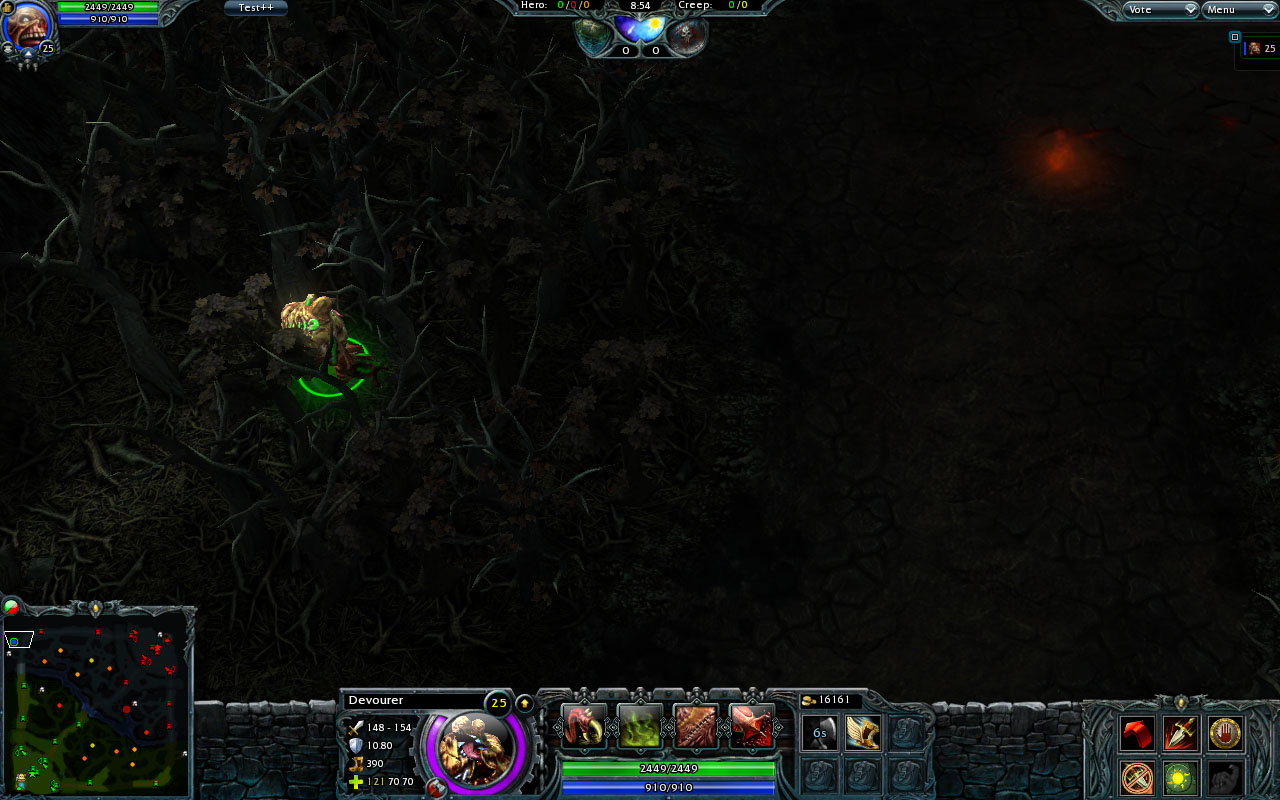Open the Menu dropdown
Image resolution: width=1280 pixels, height=800 pixels.
[x=1238, y=9]
